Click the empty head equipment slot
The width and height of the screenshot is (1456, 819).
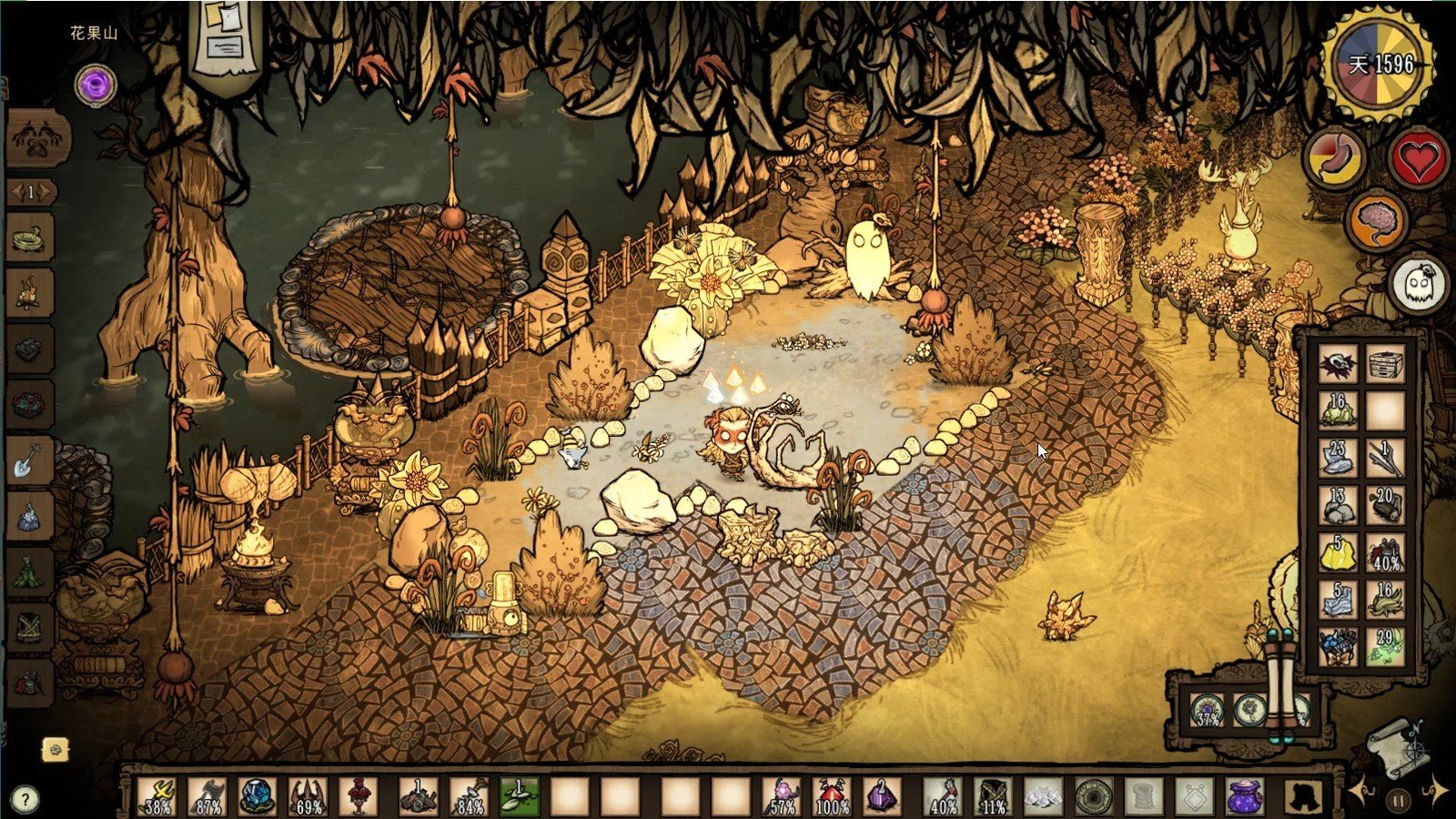click(x=1305, y=796)
